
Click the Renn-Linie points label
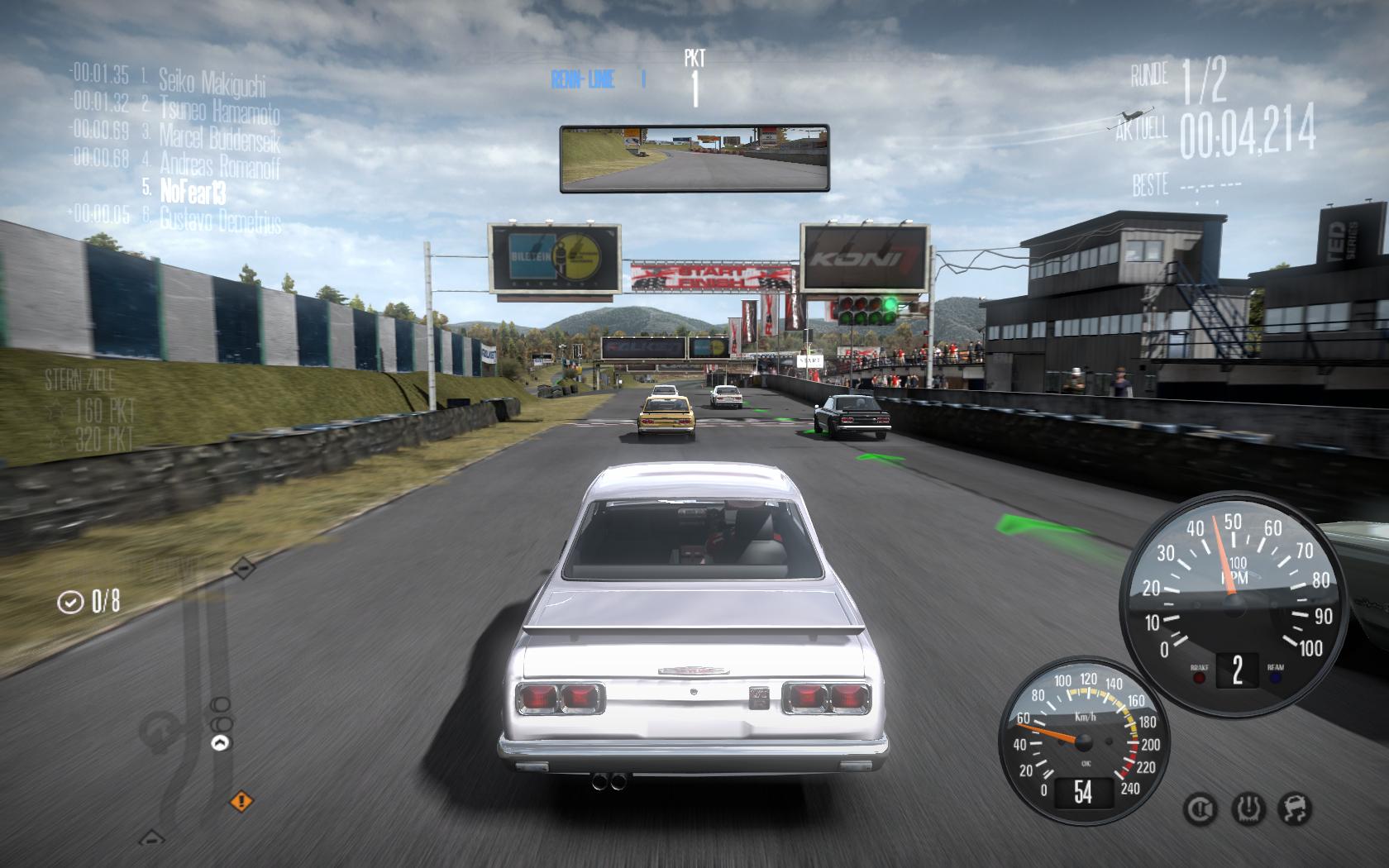[583, 79]
